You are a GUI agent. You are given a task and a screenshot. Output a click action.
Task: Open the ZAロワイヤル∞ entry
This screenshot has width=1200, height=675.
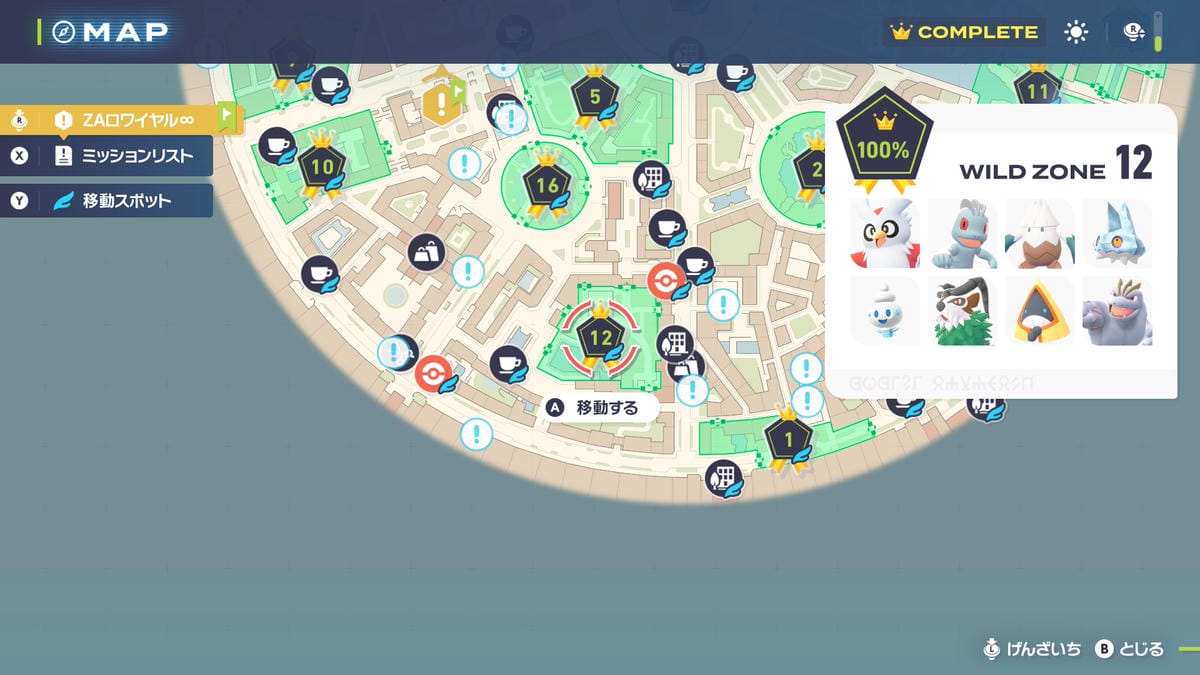(120, 119)
